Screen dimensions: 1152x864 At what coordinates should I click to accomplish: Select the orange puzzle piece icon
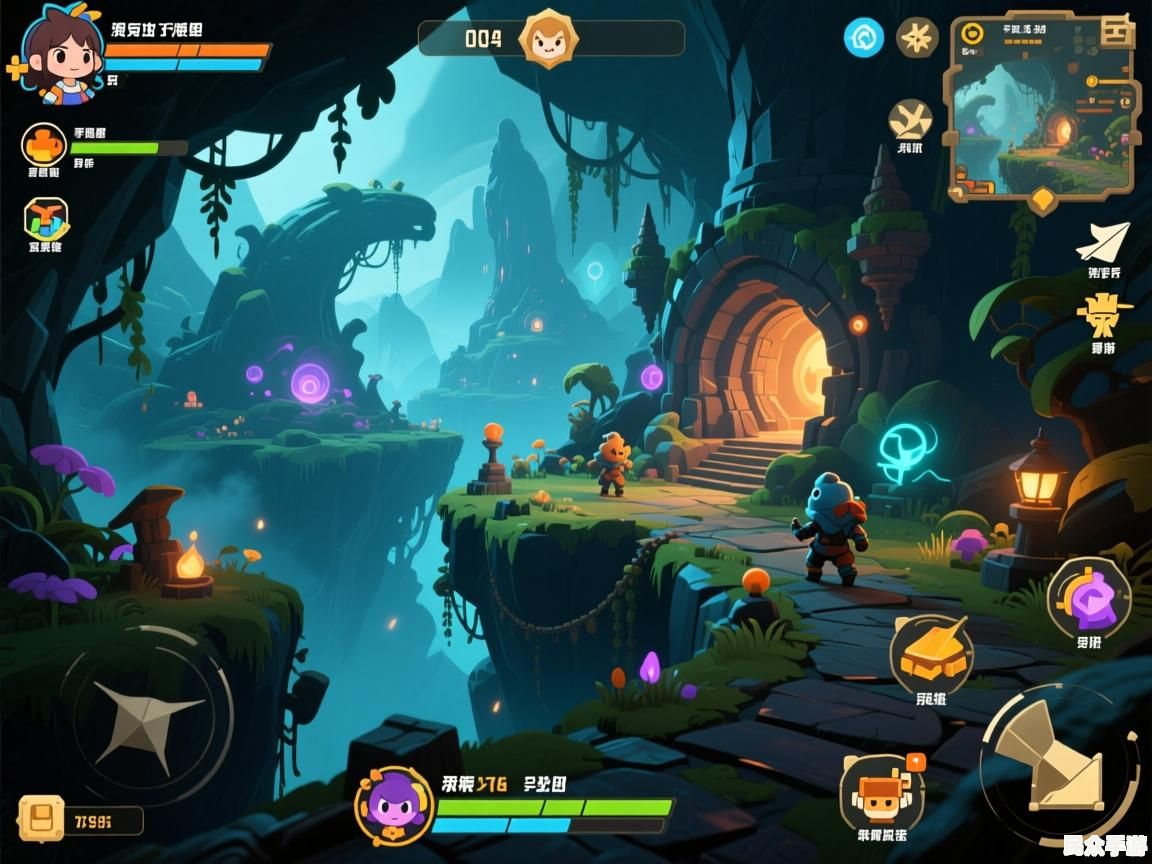pyautogui.click(x=44, y=145)
